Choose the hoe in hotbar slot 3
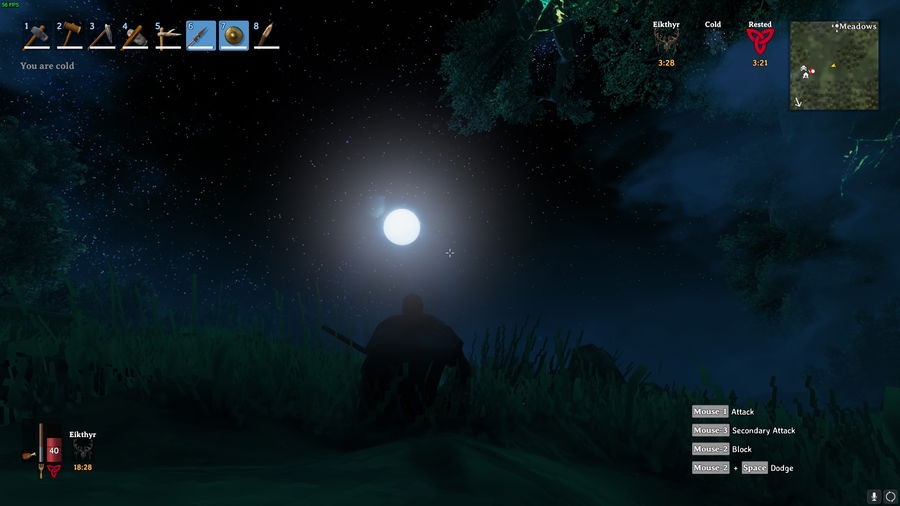 point(103,36)
